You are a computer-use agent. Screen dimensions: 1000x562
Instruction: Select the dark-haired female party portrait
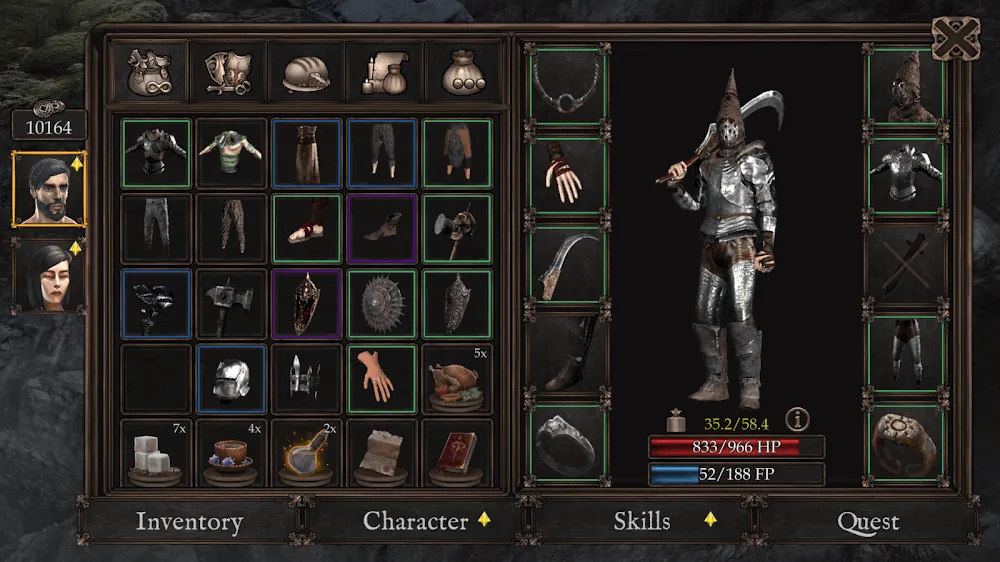[x=49, y=275]
